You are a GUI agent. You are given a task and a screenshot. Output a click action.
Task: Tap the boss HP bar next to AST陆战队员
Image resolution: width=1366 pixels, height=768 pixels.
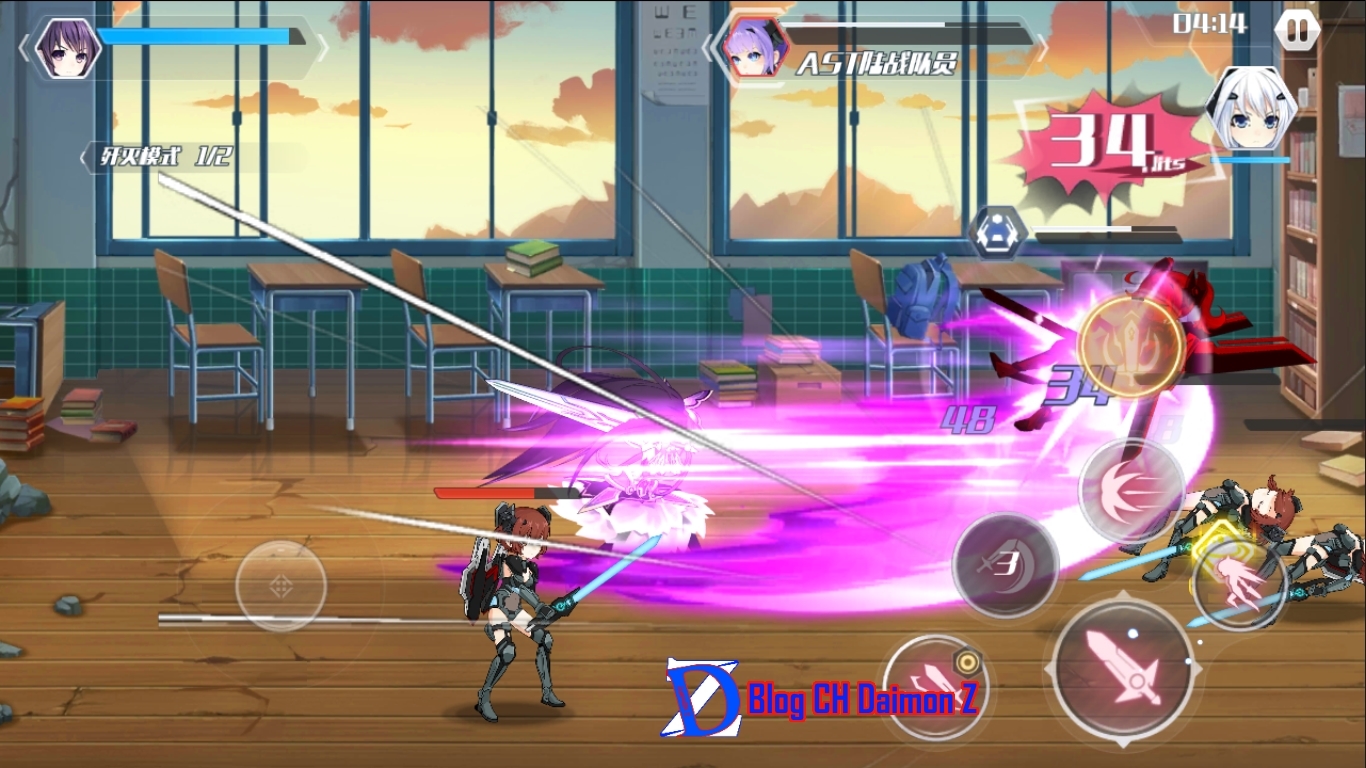click(x=900, y=27)
